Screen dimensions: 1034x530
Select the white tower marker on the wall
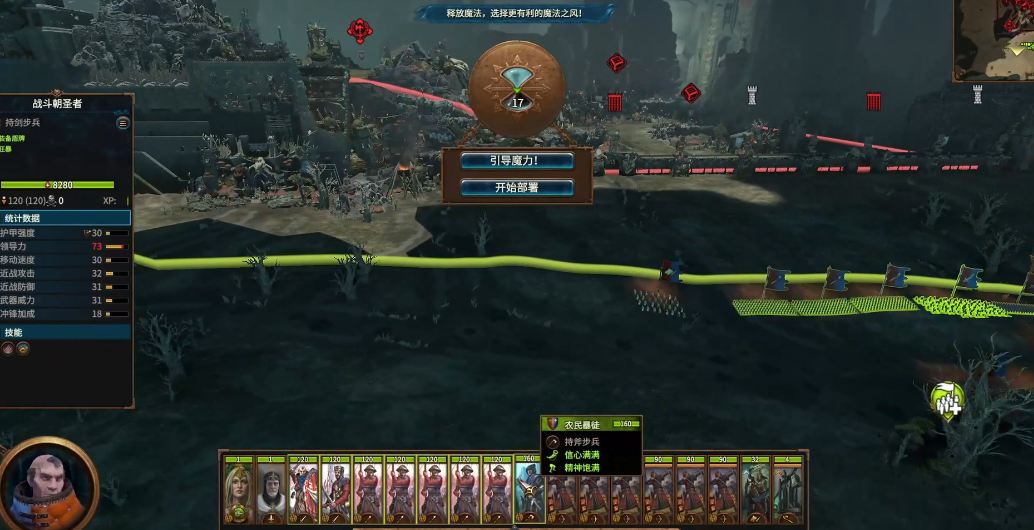[752, 96]
